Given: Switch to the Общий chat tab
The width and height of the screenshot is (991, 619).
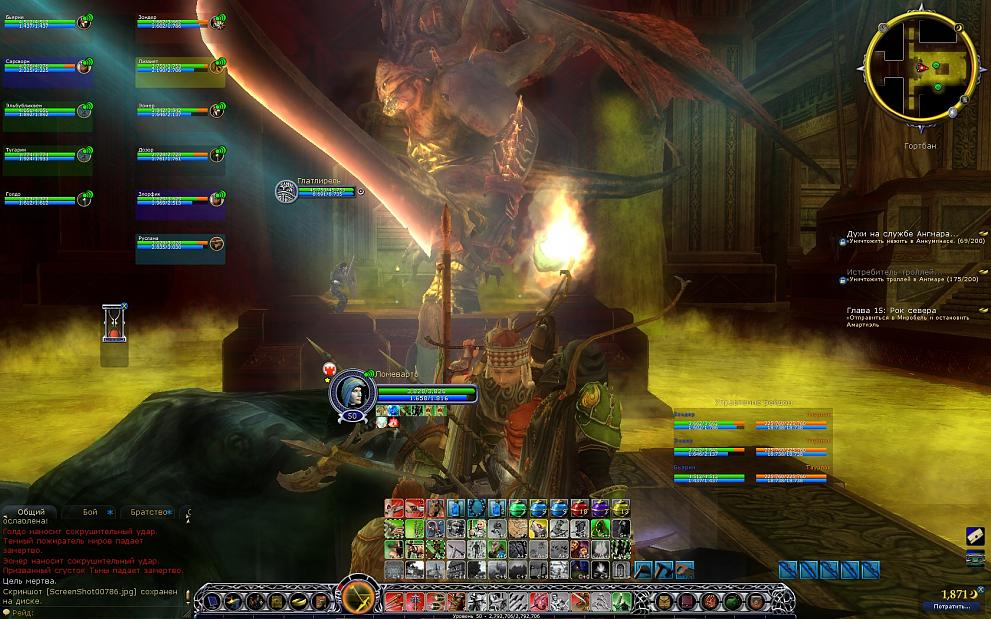Looking at the screenshot, I should 31,512.
